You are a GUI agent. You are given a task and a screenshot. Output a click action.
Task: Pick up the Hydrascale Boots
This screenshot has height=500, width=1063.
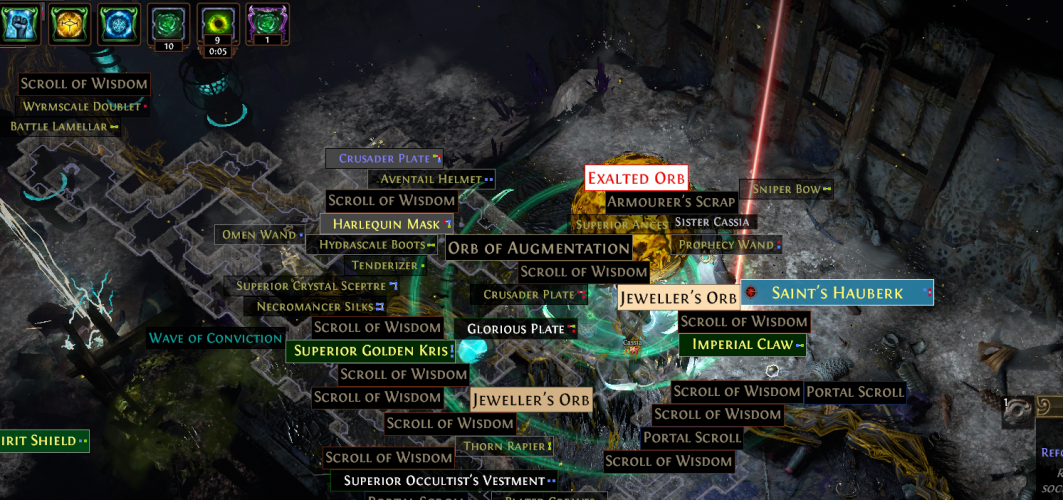373,244
